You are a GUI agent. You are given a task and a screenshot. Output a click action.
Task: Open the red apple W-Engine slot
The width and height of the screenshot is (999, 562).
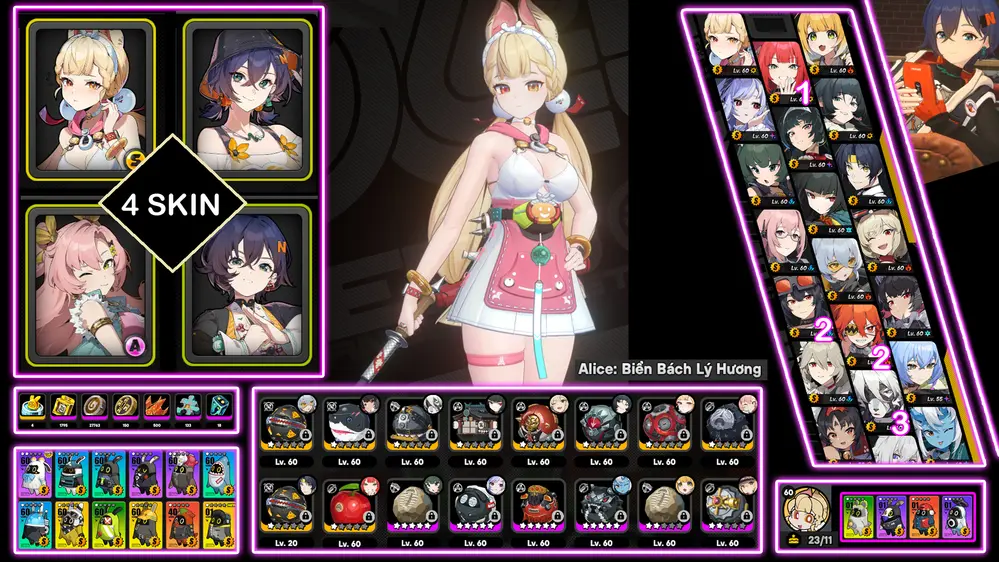click(347, 506)
